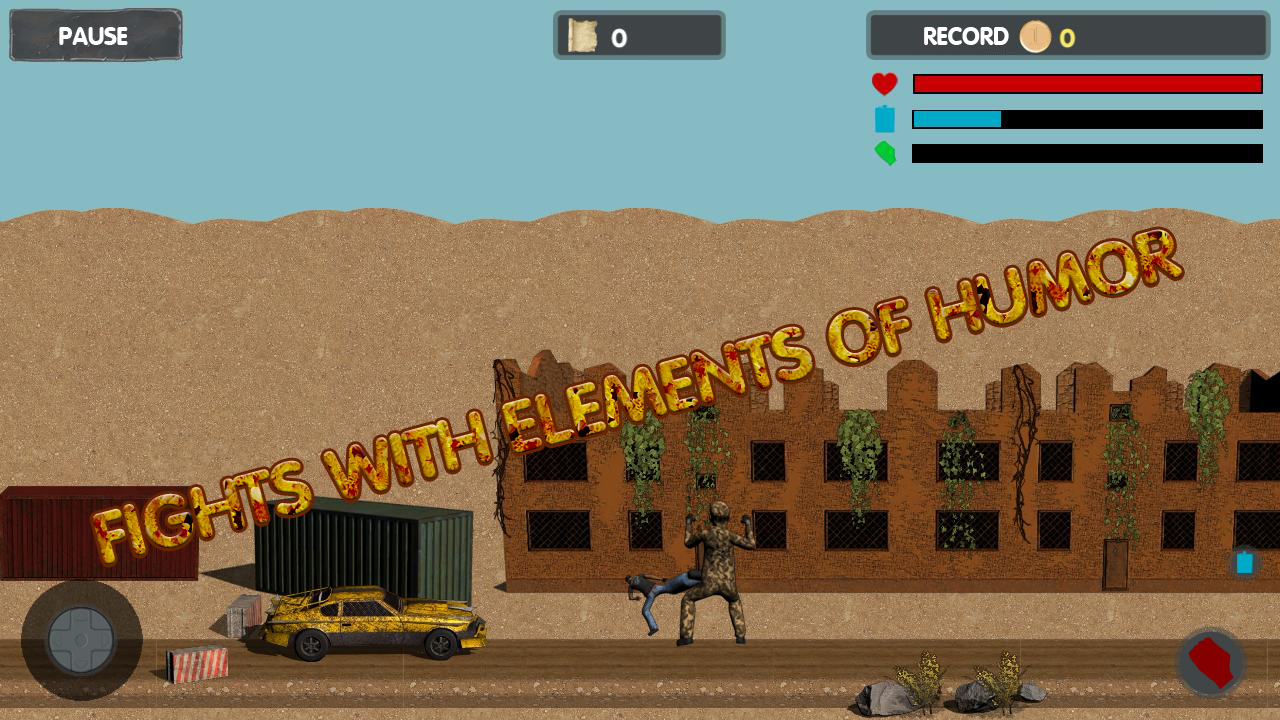This screenshot has height=720, width=1280.
Task: Tap the blue energy drink pickup icon
Action: point(1244,563)
